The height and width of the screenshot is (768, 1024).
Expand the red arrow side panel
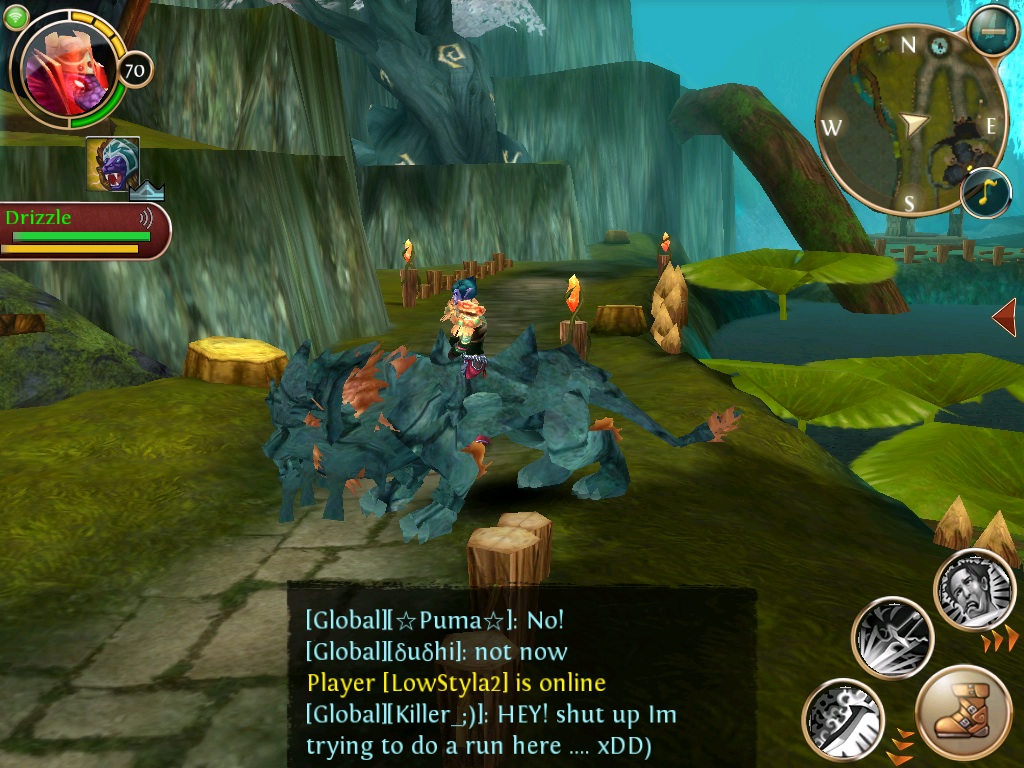point(1004,318)
